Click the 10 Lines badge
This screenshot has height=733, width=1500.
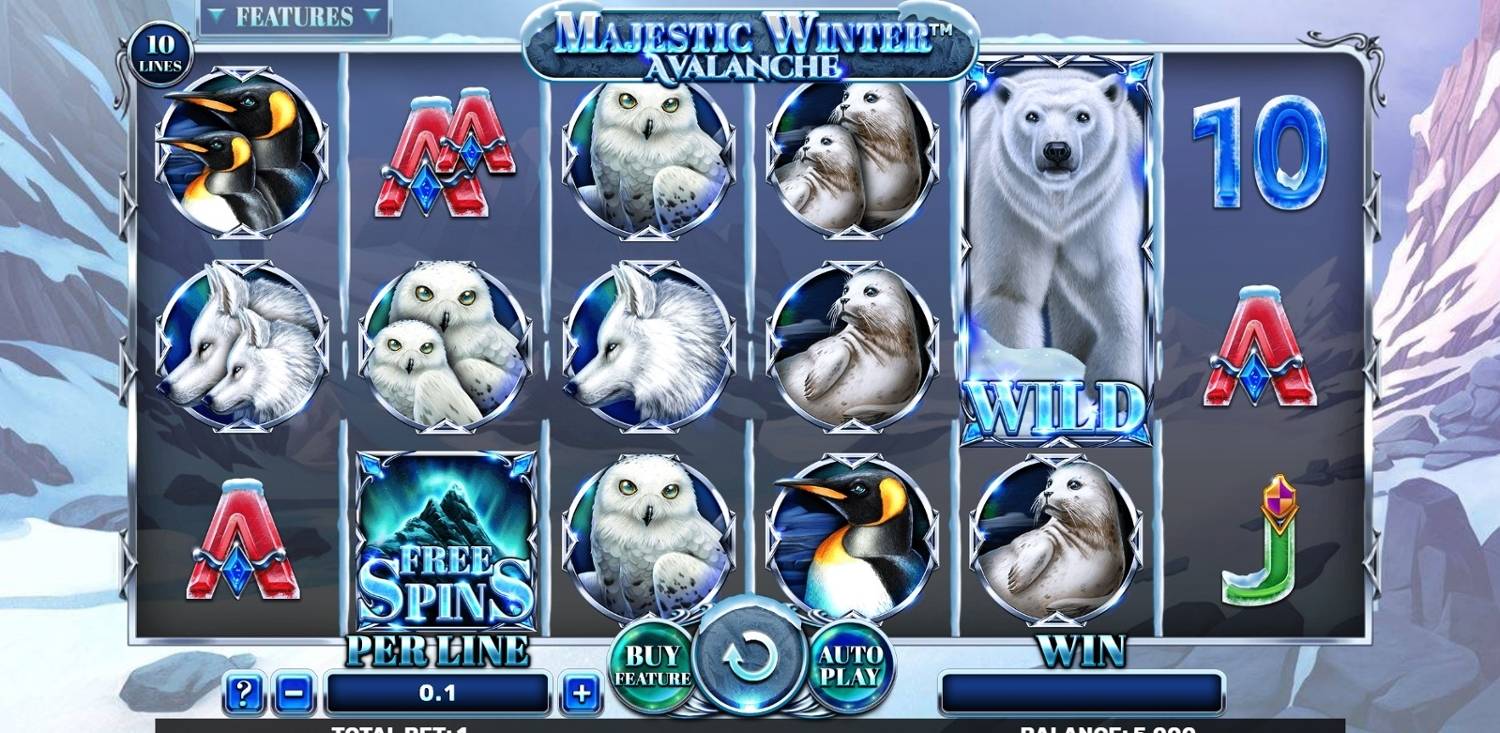coord(160,51)
